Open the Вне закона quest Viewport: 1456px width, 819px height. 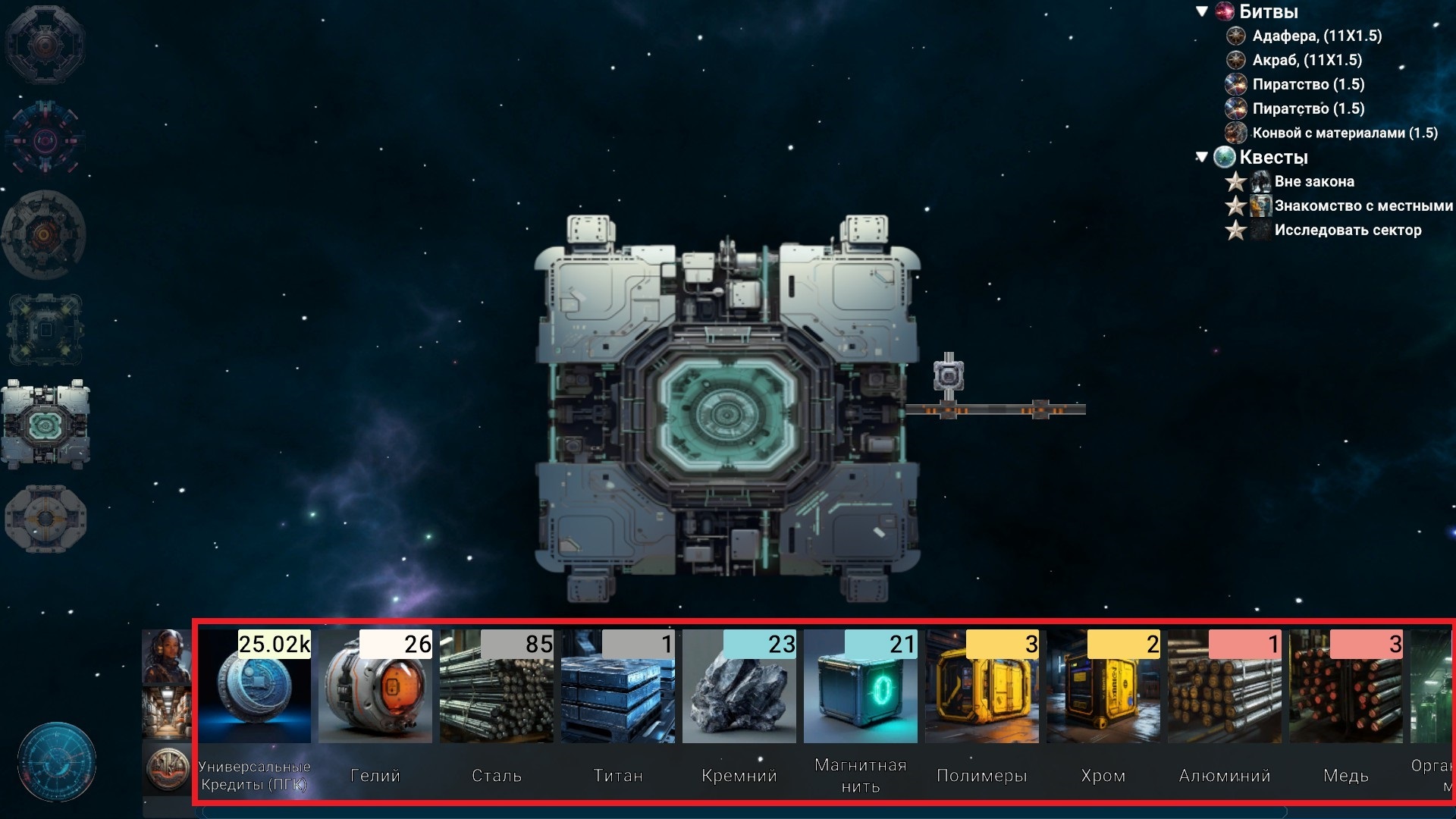pos(1313,181)
